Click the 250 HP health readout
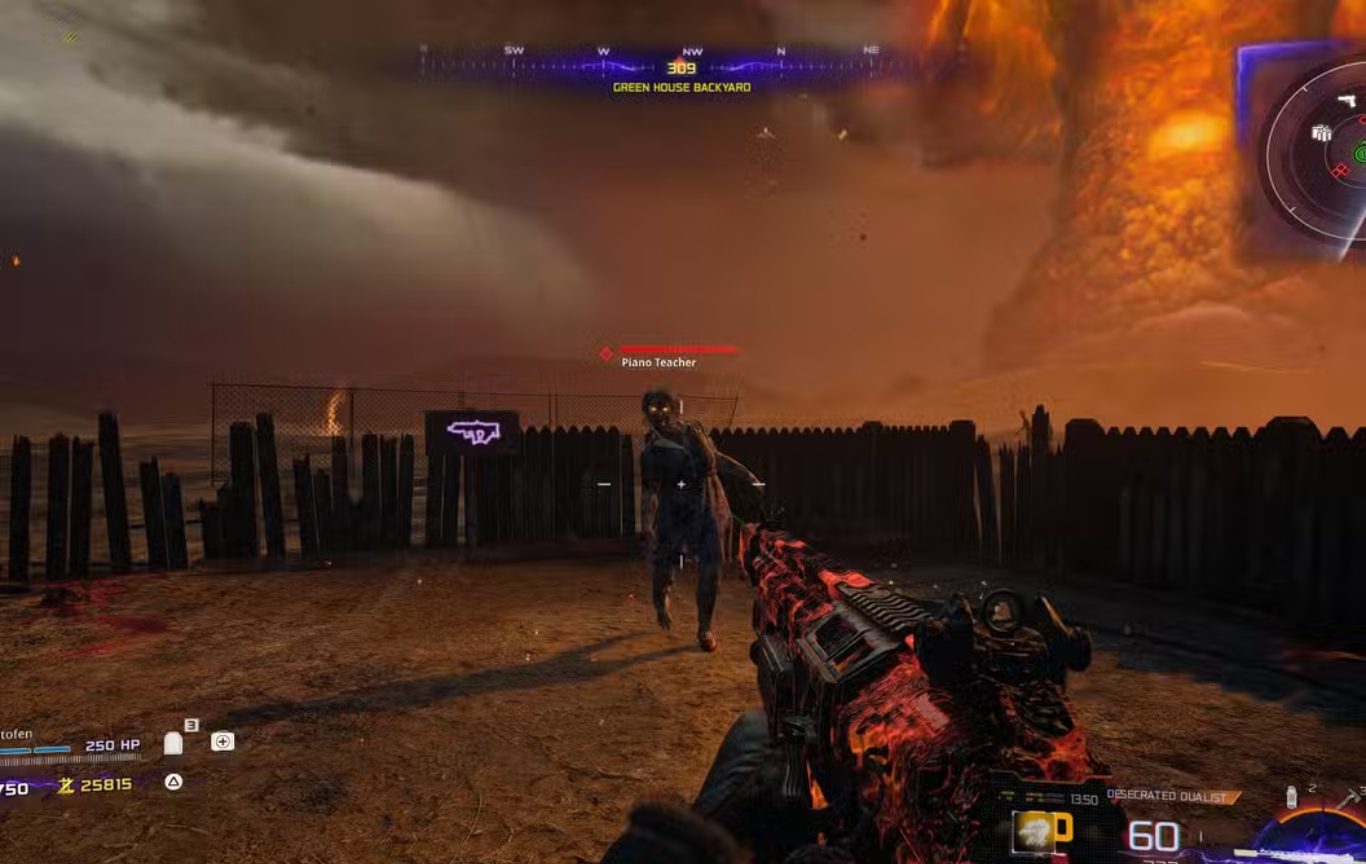The height and width of the screenshot is (864, 1366). pyautogui.click(x=112, y=745)
